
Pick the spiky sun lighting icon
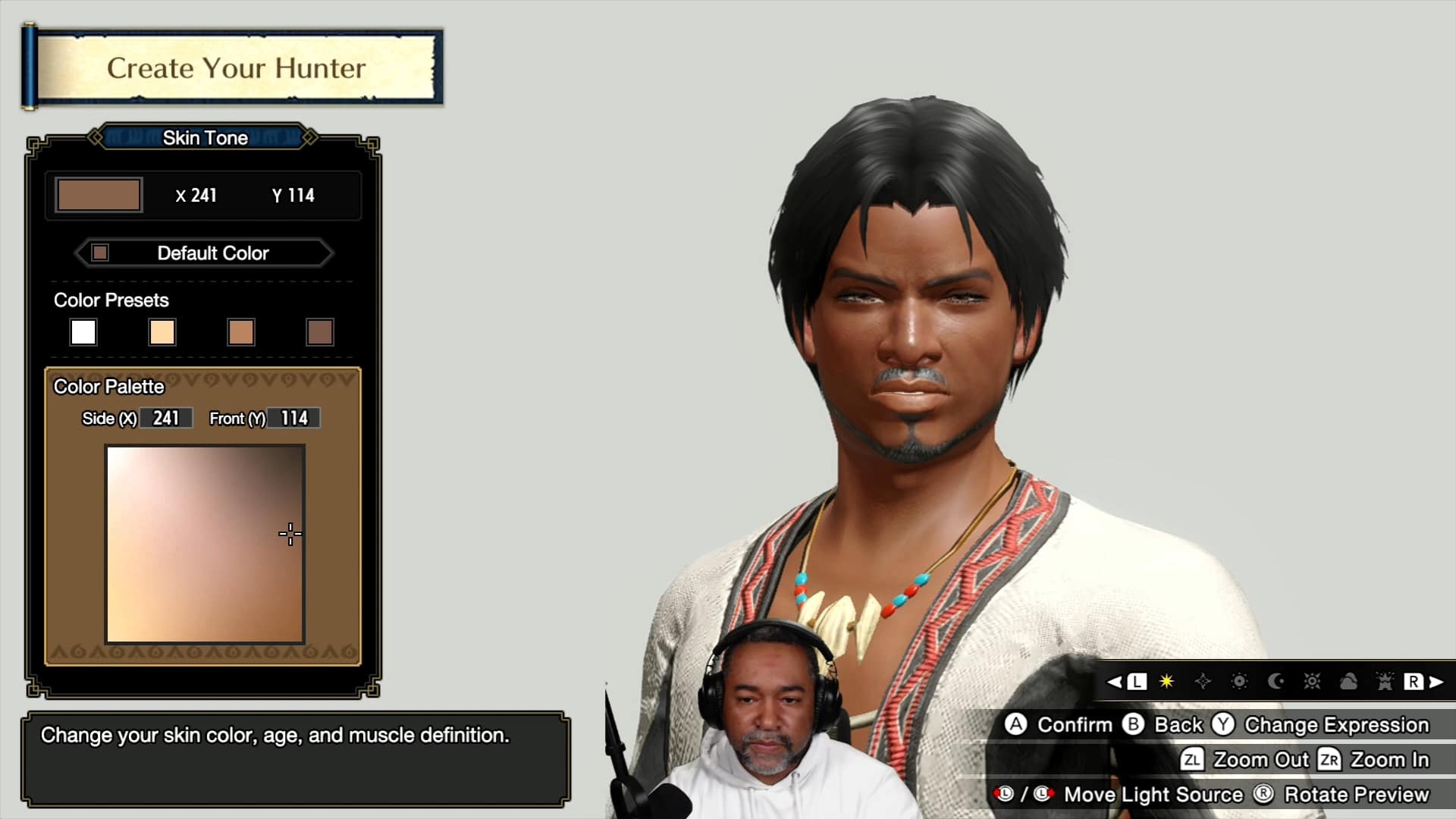1312,682
